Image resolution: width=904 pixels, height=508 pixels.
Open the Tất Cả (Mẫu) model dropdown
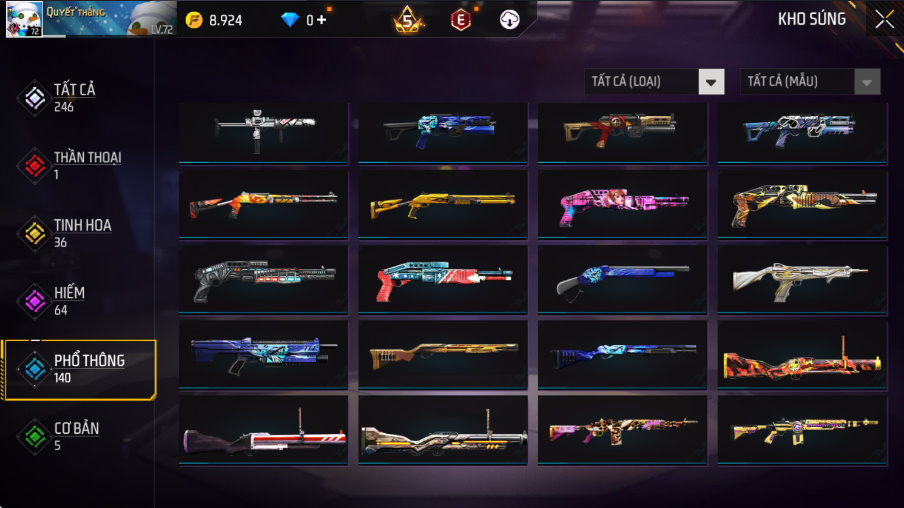(810, 82)
